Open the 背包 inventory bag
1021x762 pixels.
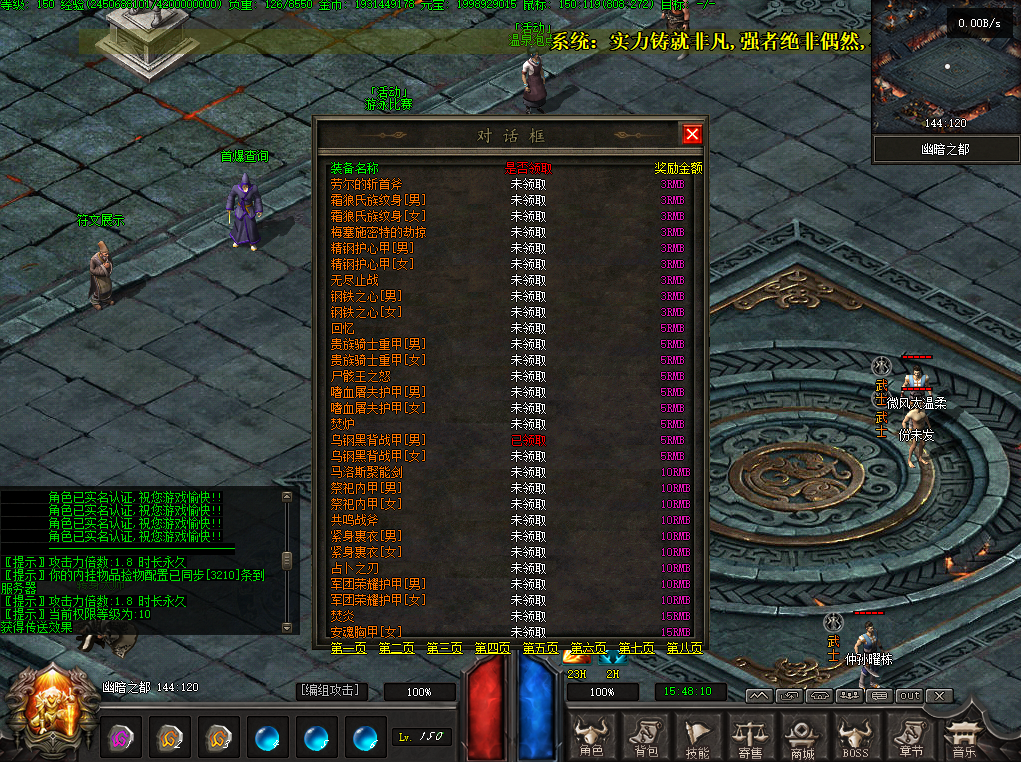tap(646, 737)
